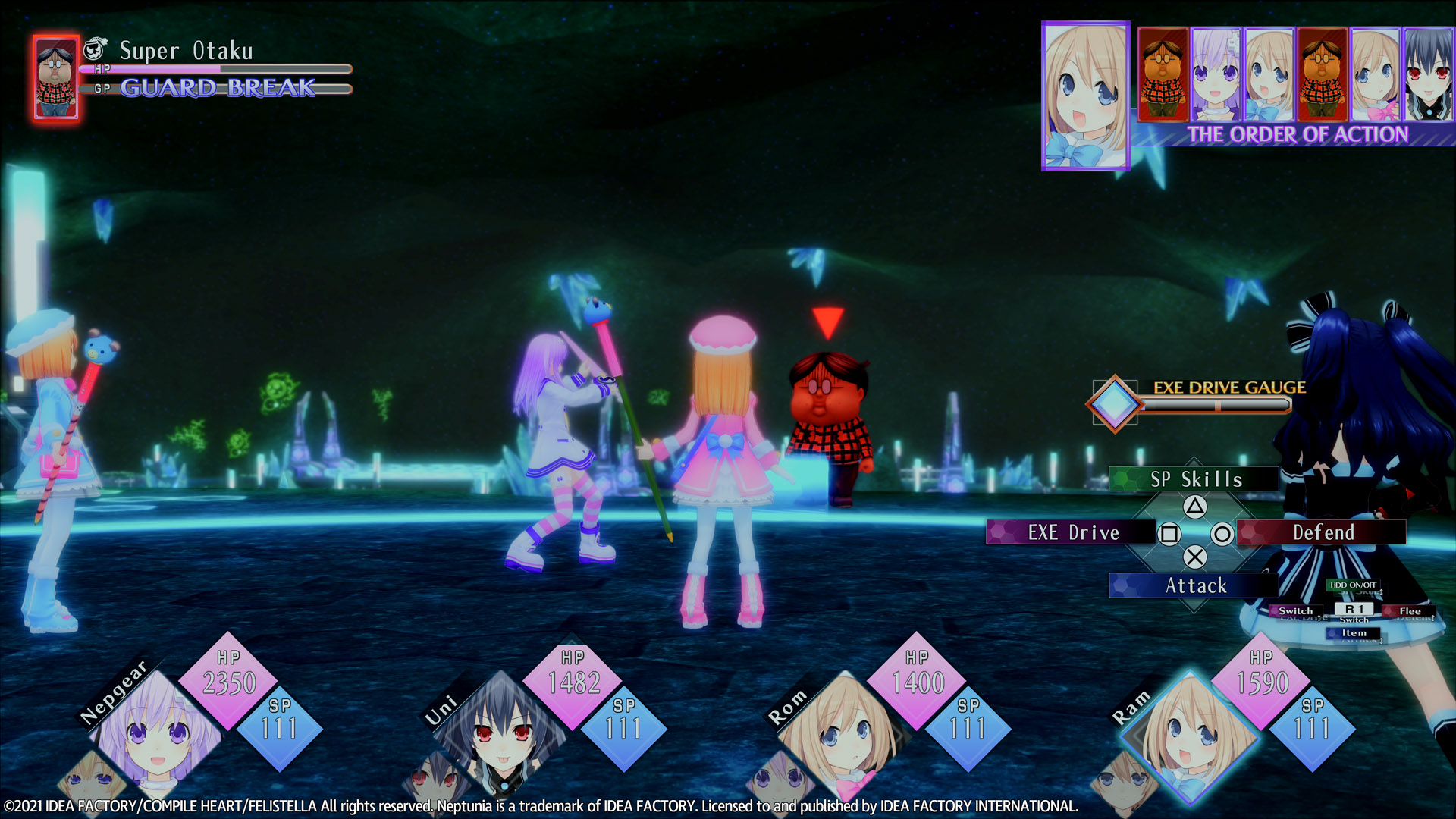1456x819 pixels.
Task: Select the EXE Drive command
Action: coord(1072,532)
